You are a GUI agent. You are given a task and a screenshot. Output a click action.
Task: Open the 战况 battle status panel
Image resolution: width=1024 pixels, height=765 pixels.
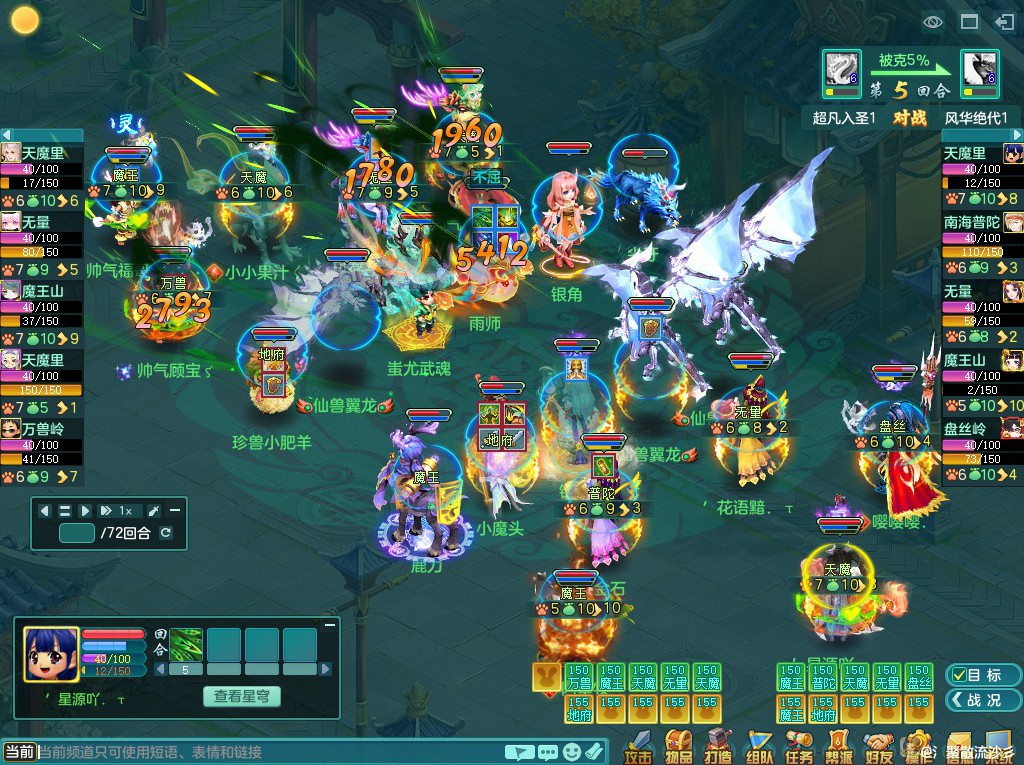pos(973,701)
